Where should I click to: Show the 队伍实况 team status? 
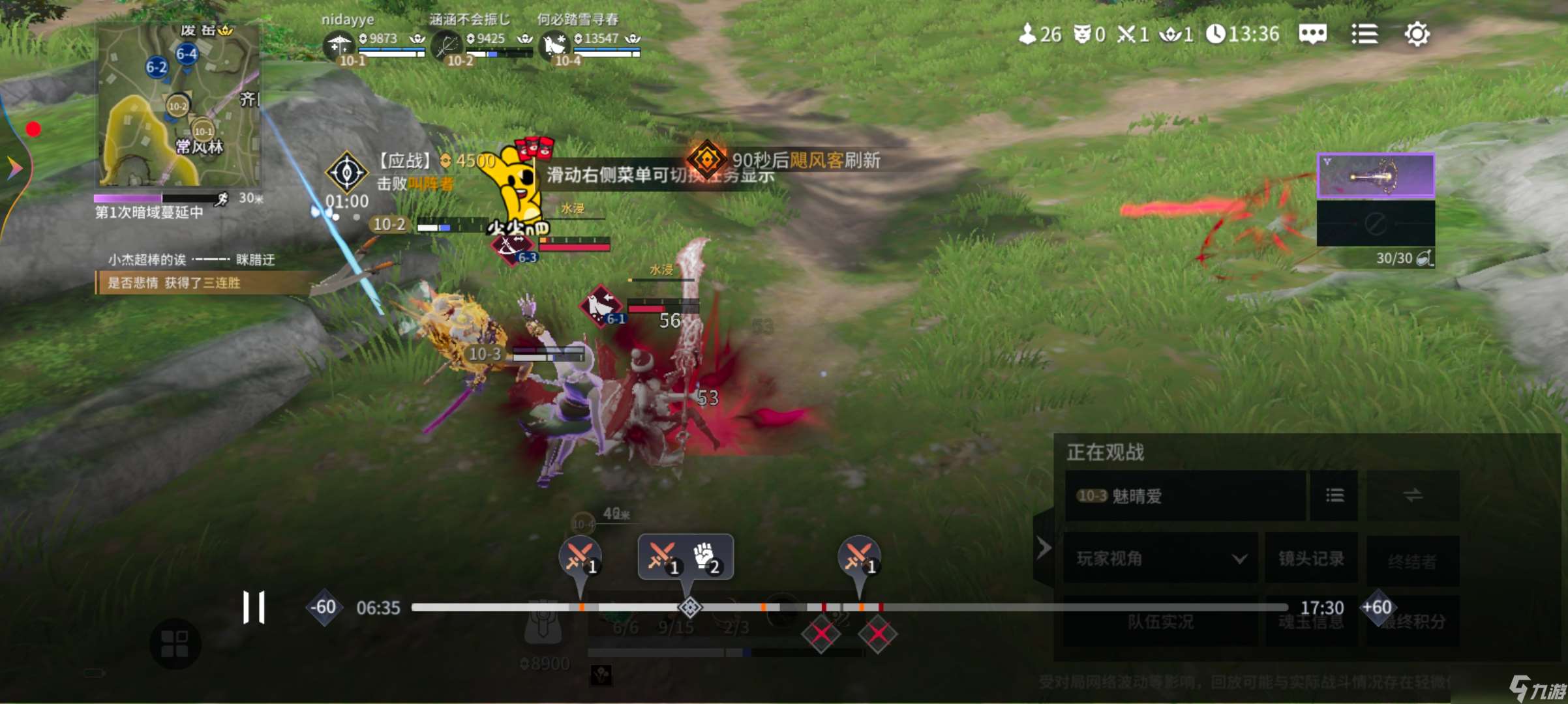1160,622
